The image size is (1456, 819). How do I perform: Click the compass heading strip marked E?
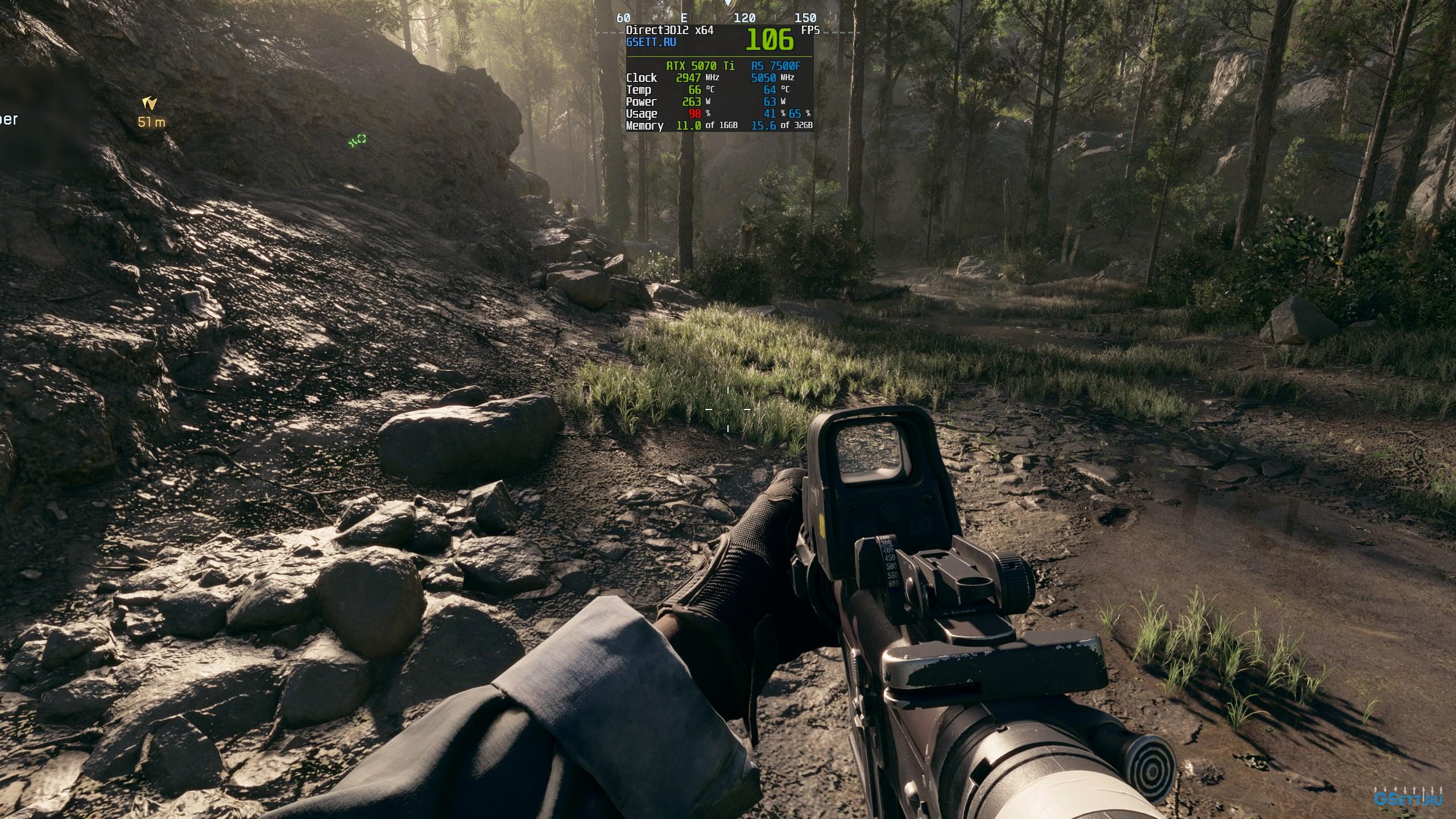coord(684,18)
